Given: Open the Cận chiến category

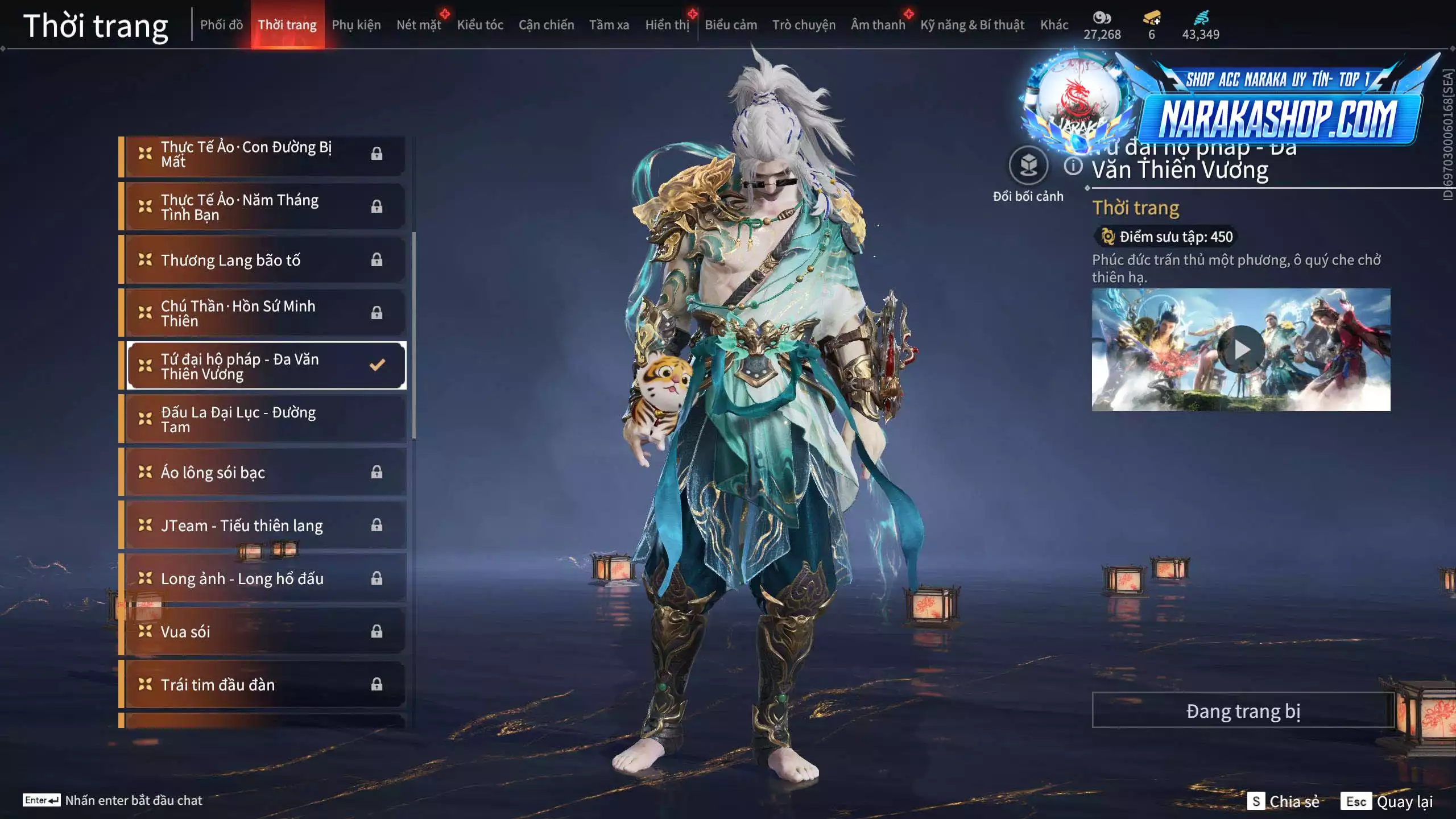Looking at the screenshot, I should [546, 25].
